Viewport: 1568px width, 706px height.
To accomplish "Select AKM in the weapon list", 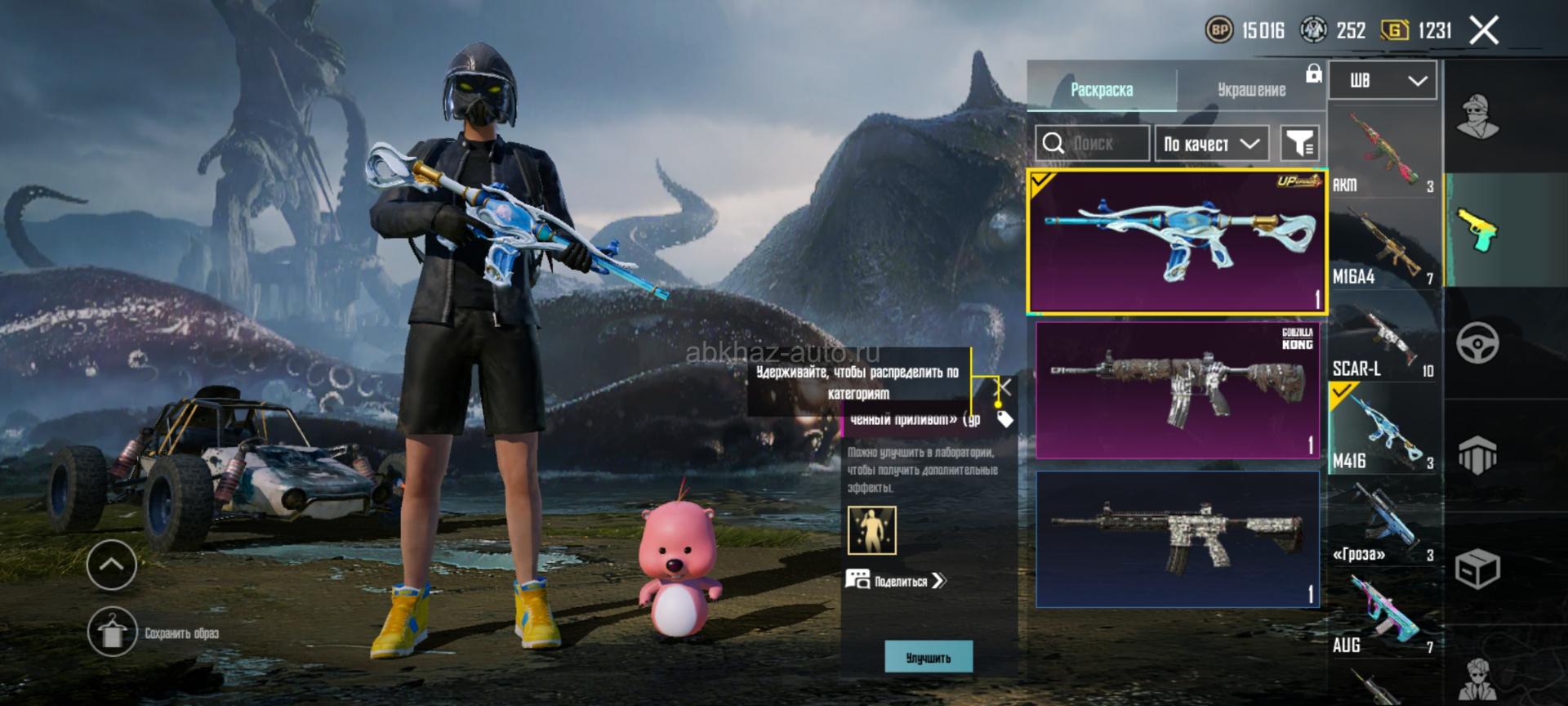I will pyautogui.click(x=1383, y=152).
